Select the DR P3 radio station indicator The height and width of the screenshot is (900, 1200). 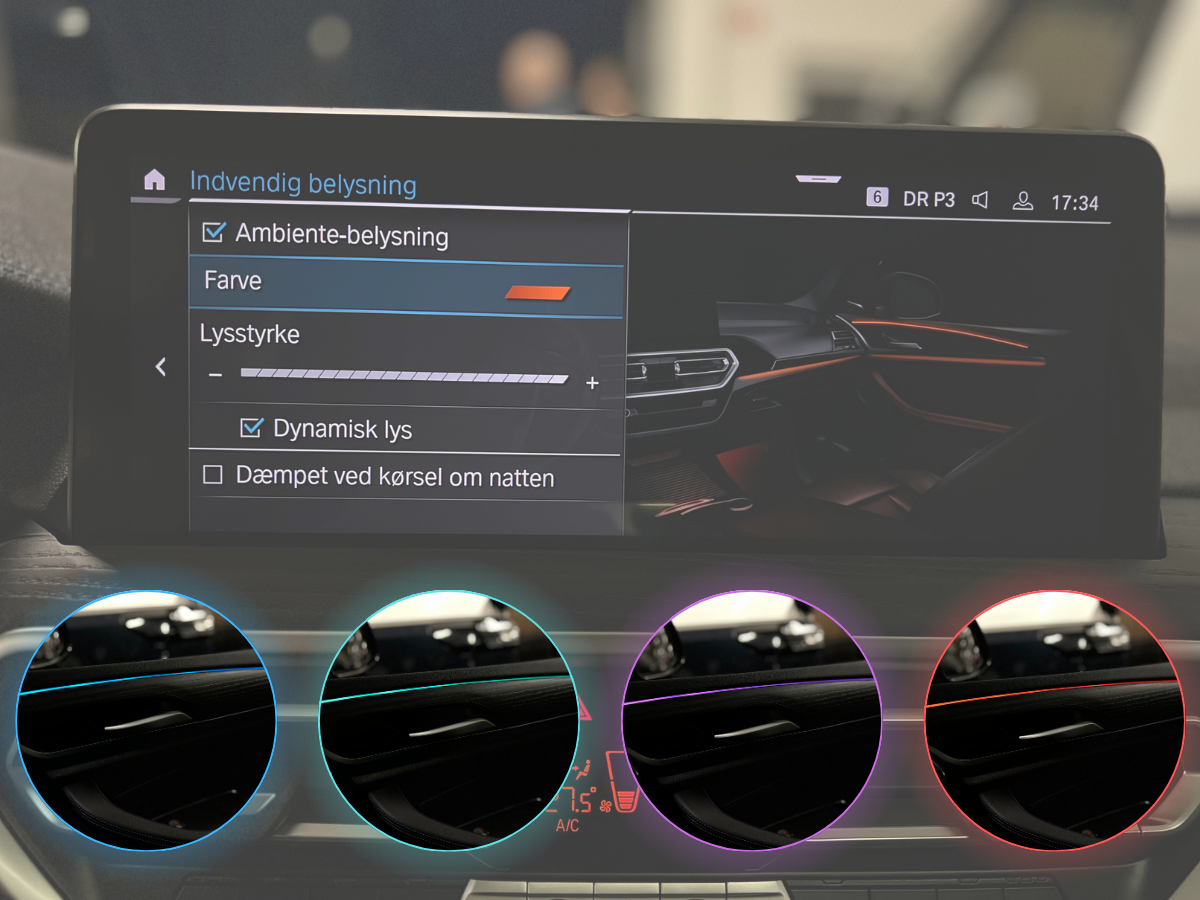coord(928,199)
